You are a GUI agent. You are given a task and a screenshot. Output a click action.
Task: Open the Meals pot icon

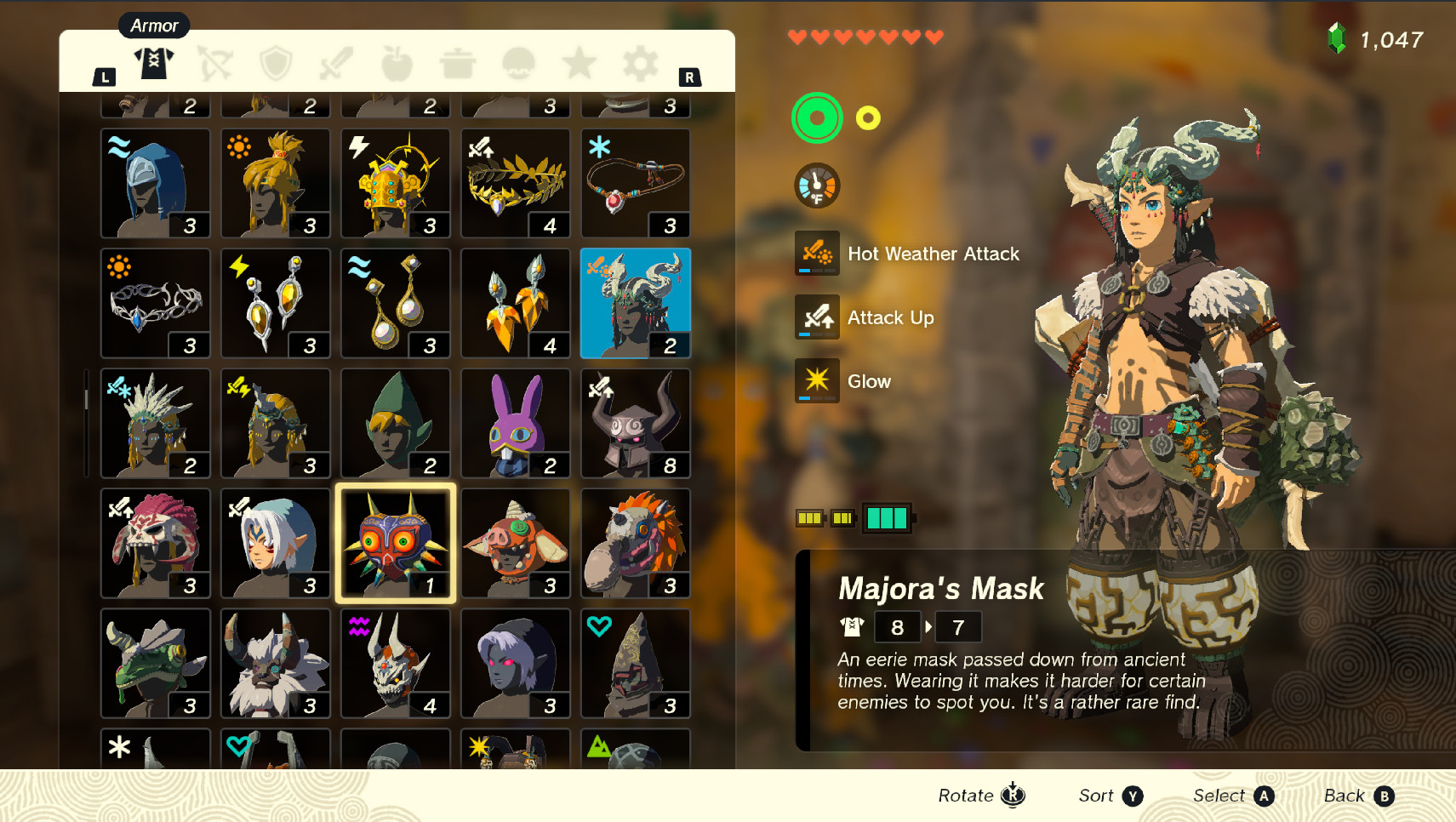[x=458, y=61]
